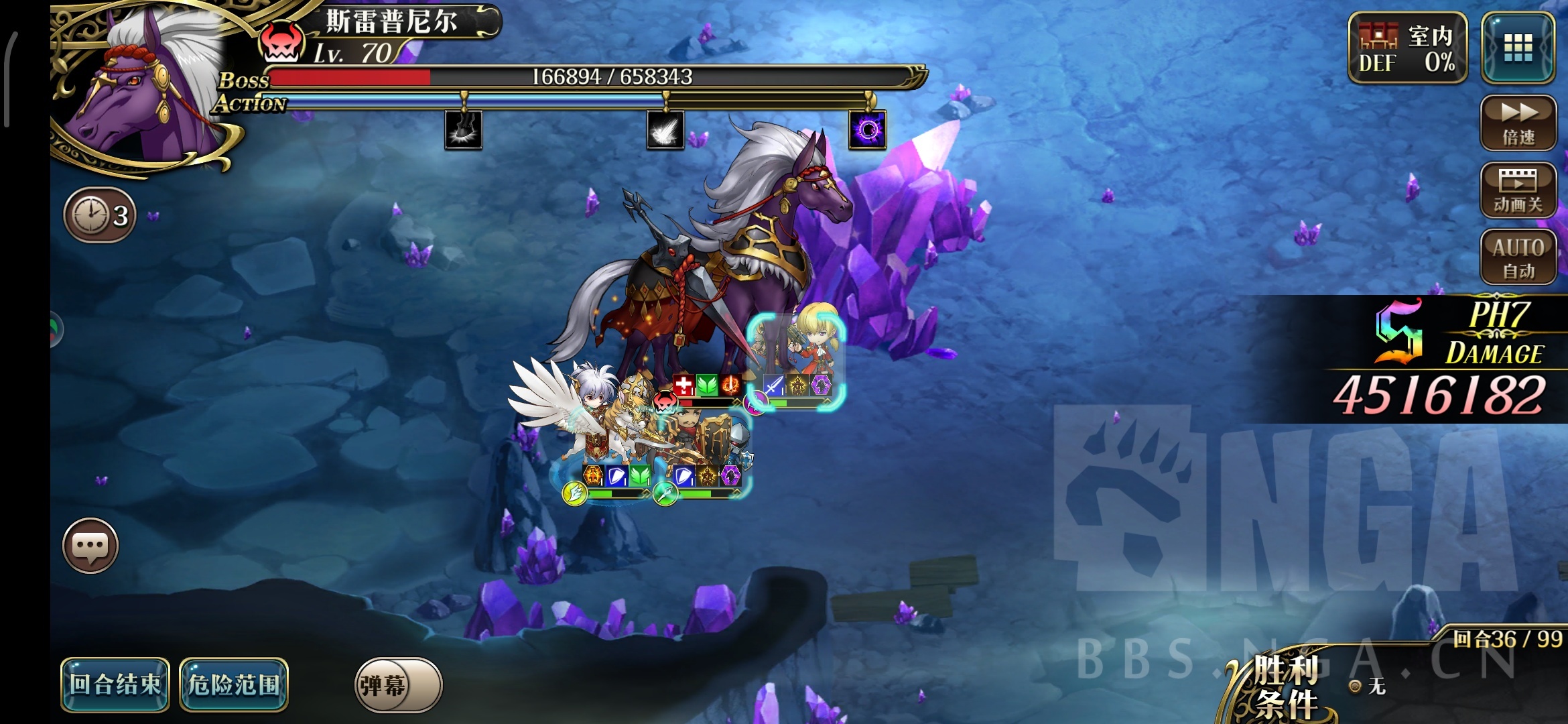Check the stomp boss action icon

pos(463,129)
